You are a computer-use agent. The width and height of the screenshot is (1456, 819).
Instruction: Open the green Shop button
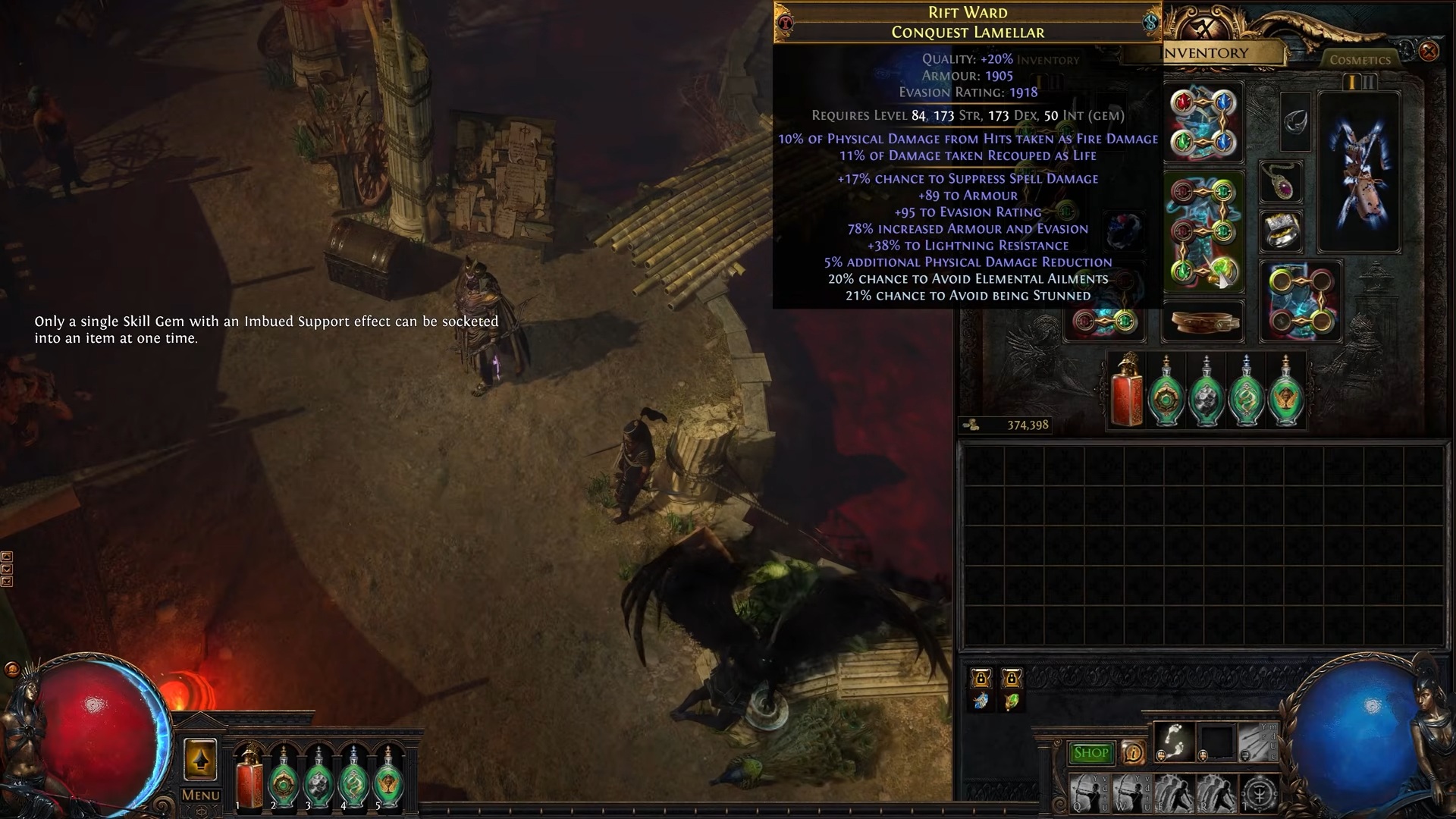pos(1090,753)
